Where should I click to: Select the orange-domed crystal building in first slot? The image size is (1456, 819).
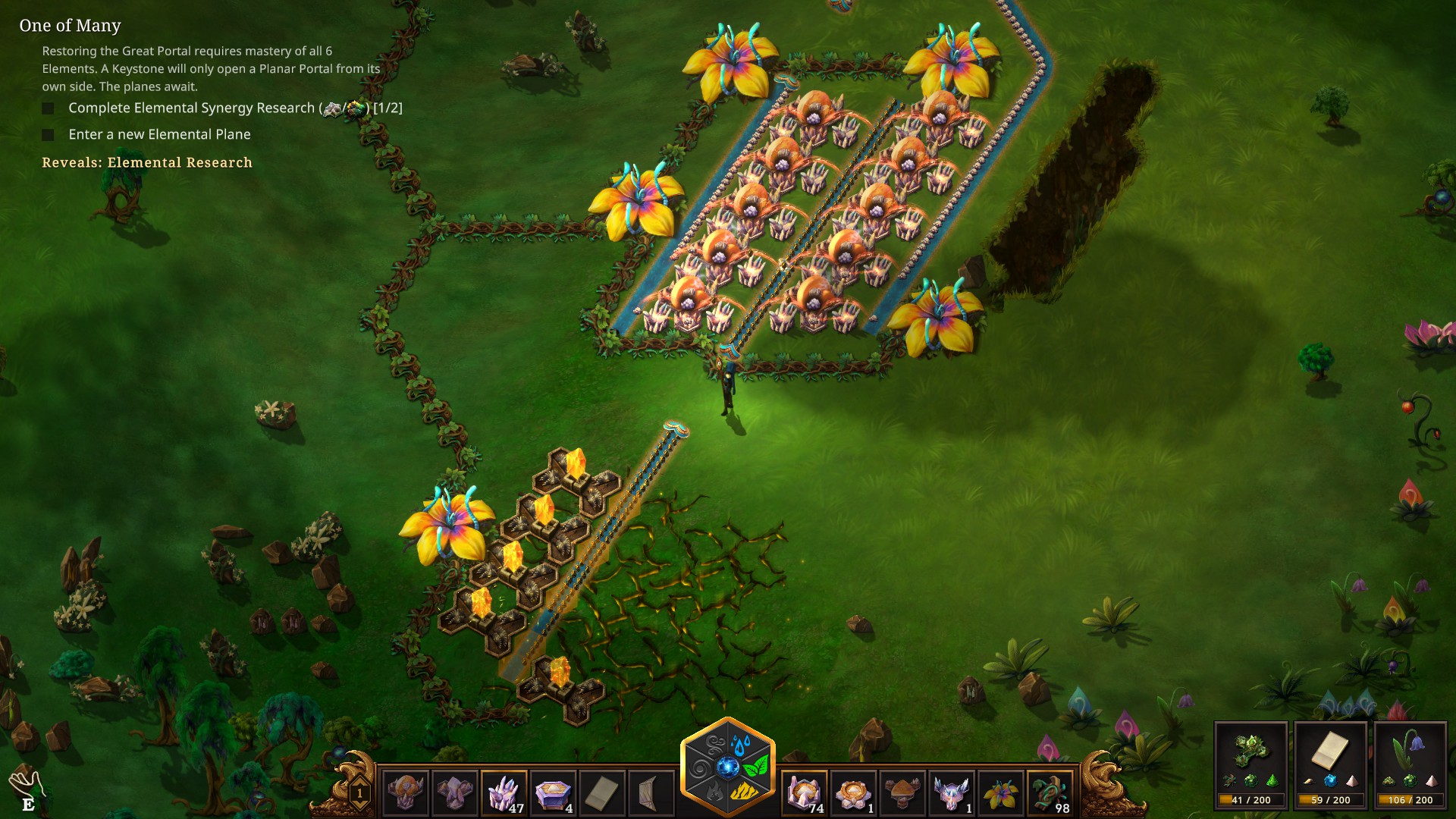point(406,793)
